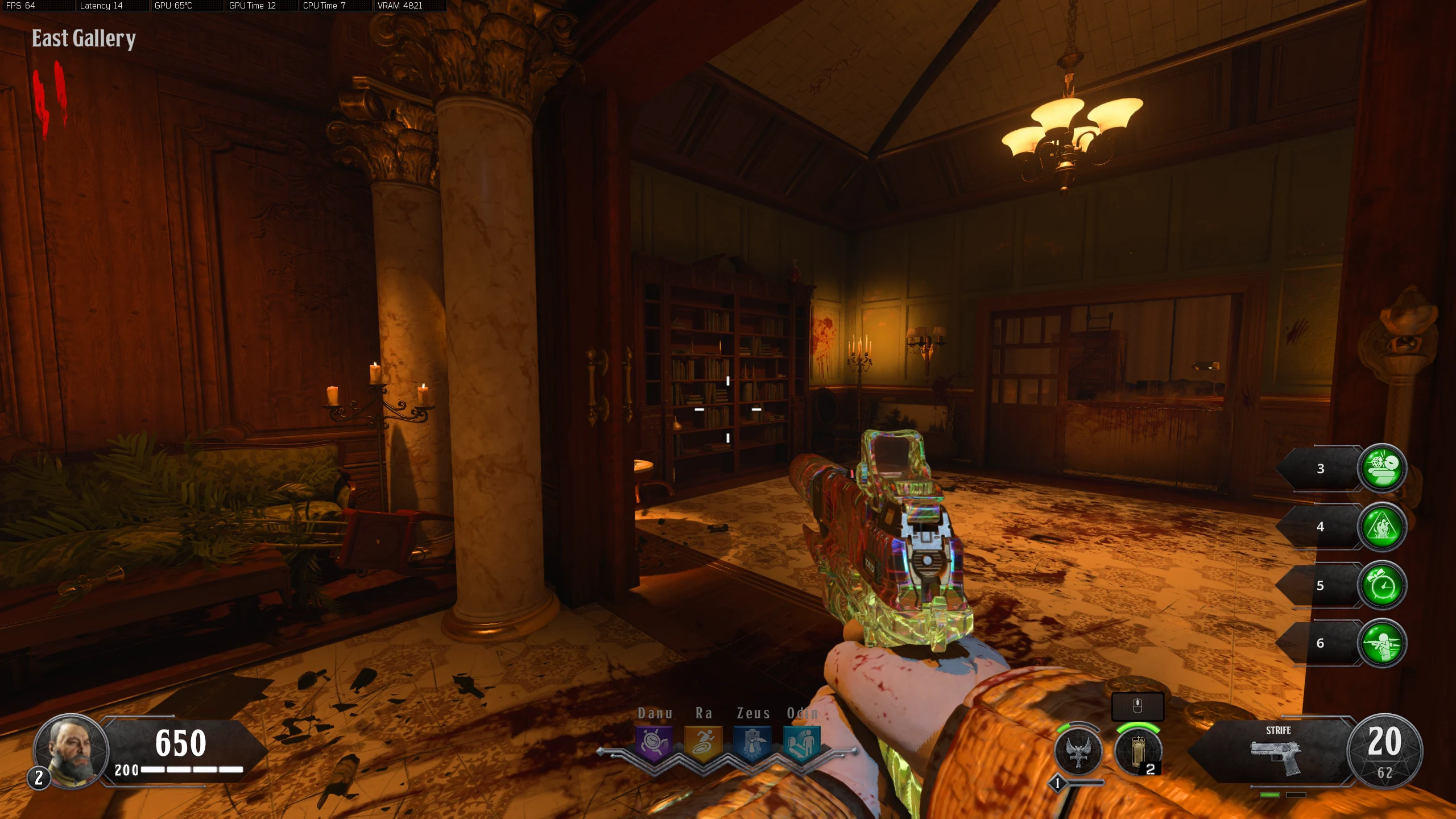Viewport: 1456px width, 819px height.
Task: Use the elixir in slot 4
Action: coord(1382,527)
